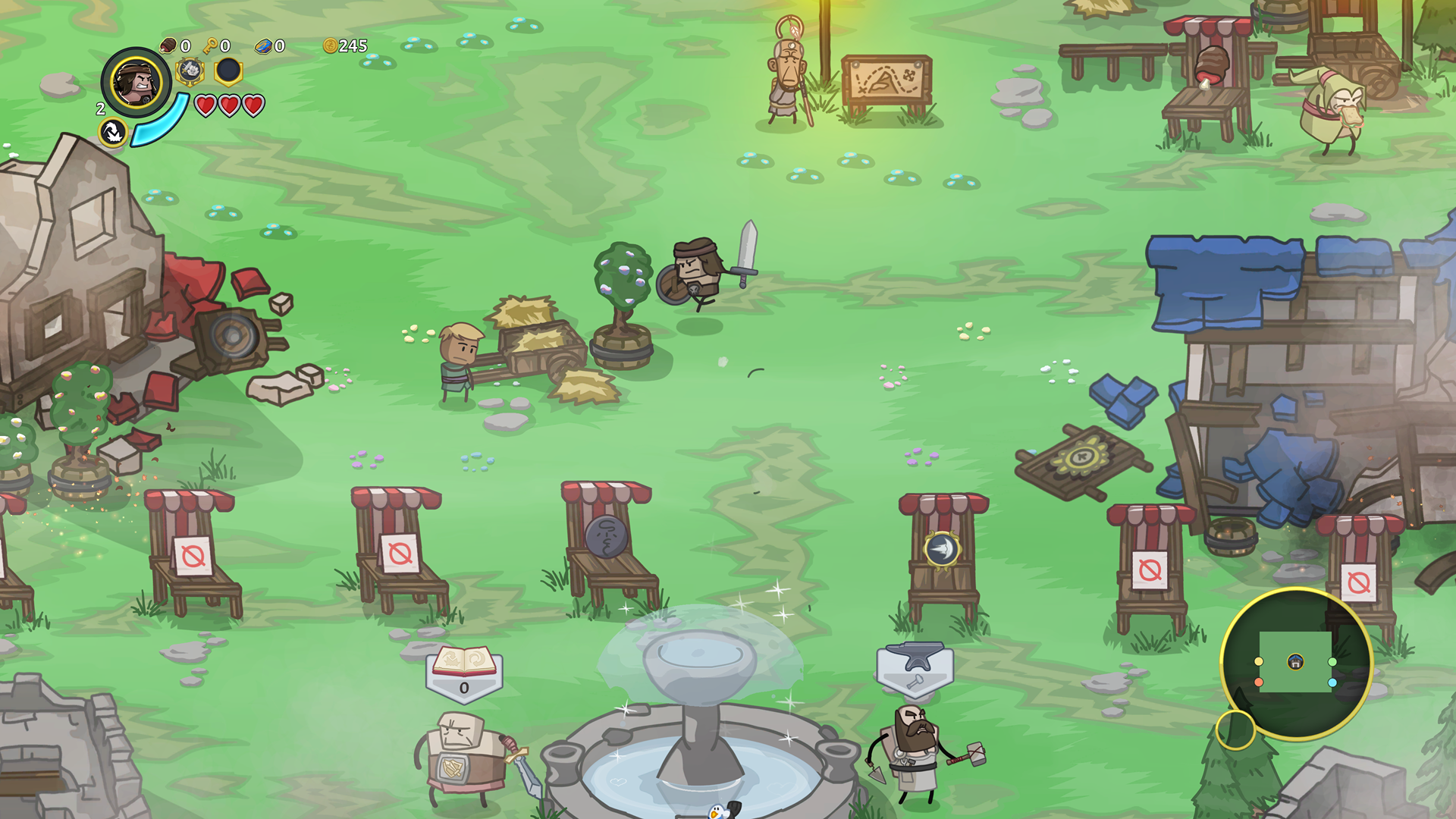Image resolution: width=1456 pixels, height=819 pixels.
Task: Open the anvil badge above the blacksmith
Action: coord(915,667)
